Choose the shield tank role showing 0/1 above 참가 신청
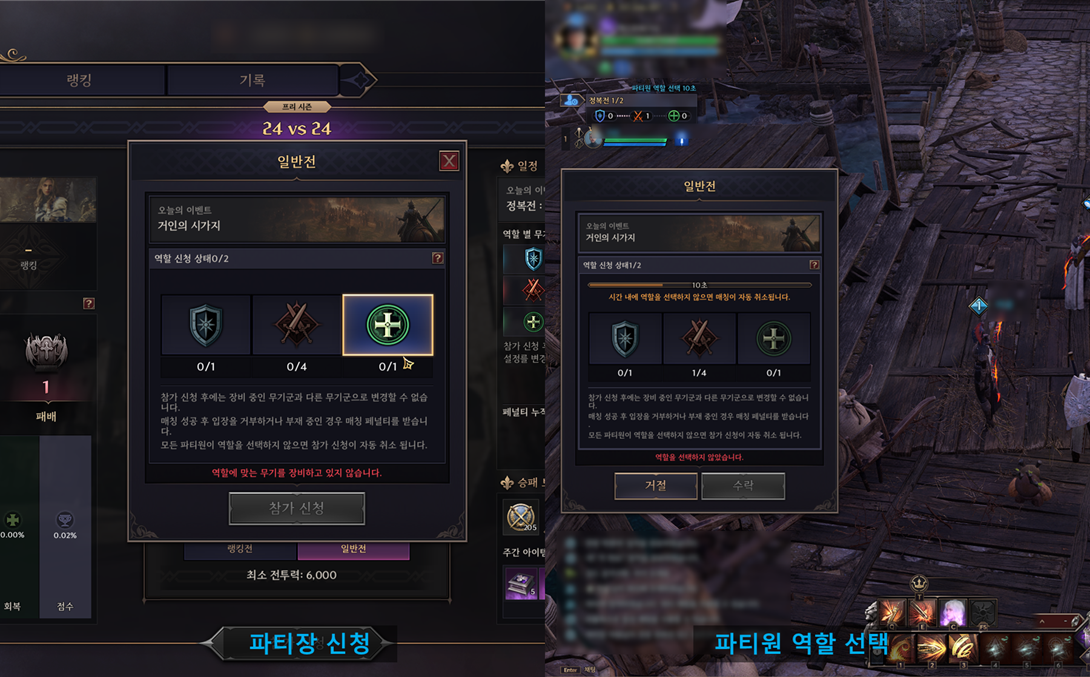Viewport: 1090px width, 677px height. pyautogui.click(x=206, y=325)
